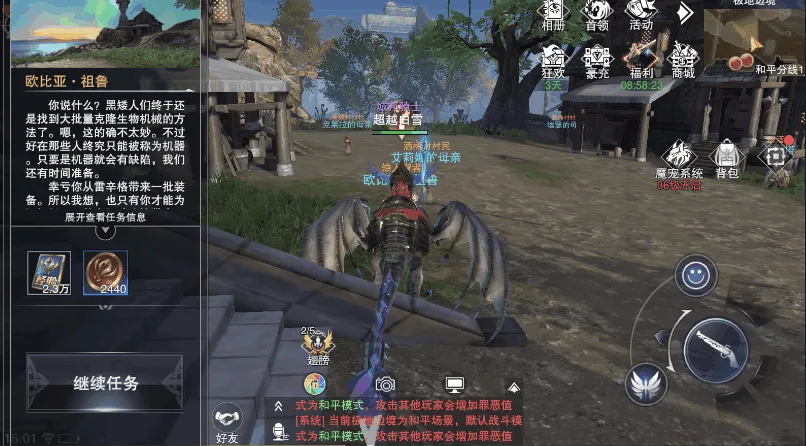This screenshot has width=806, height=446.
Task: Open the camera screenshot mode
Action: [x=385, y=384]
